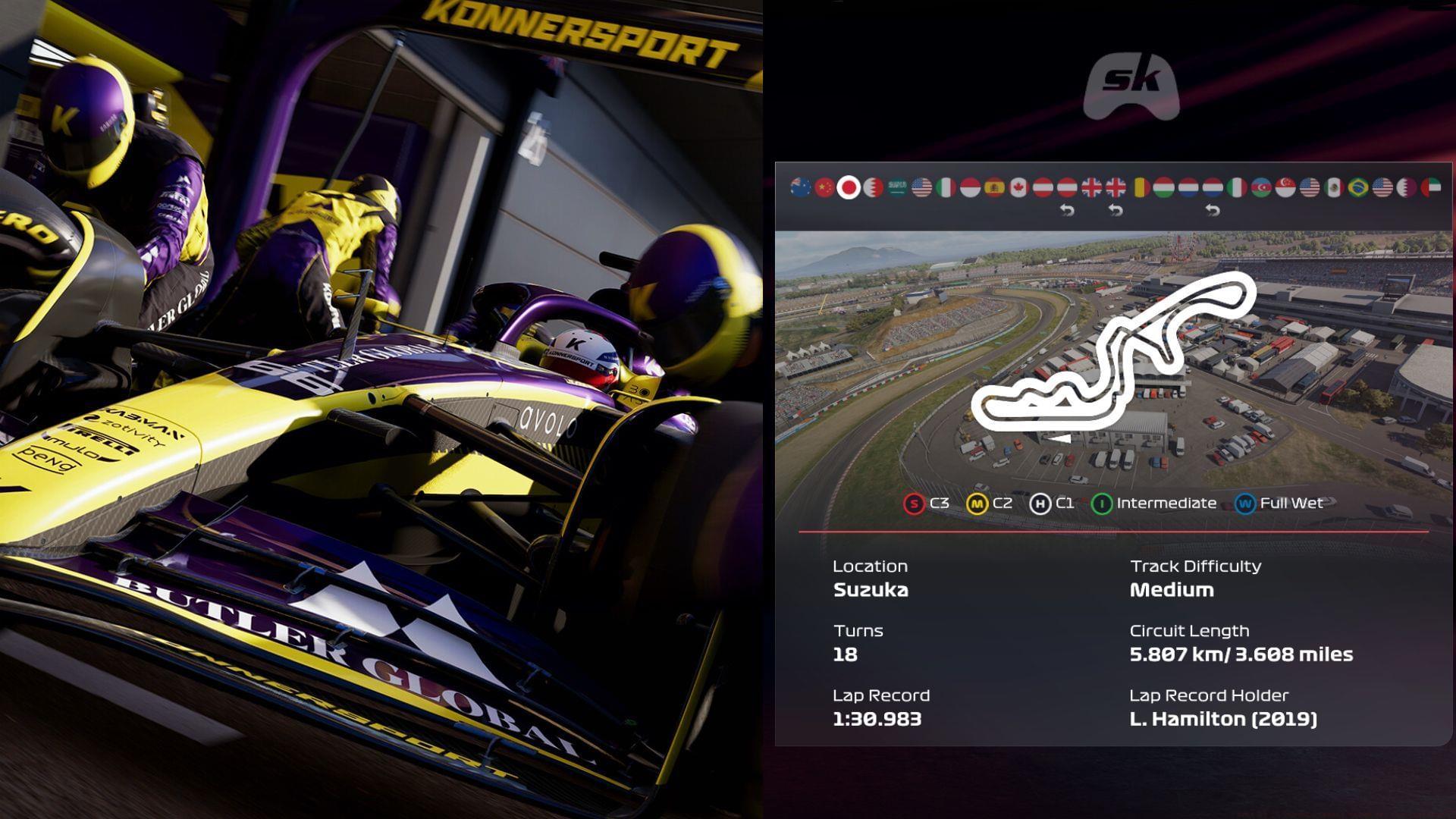The width and height of the screenshot is (1456, 819).
Task: Choose the Canada flag circuit
Action: (1018, 187)
